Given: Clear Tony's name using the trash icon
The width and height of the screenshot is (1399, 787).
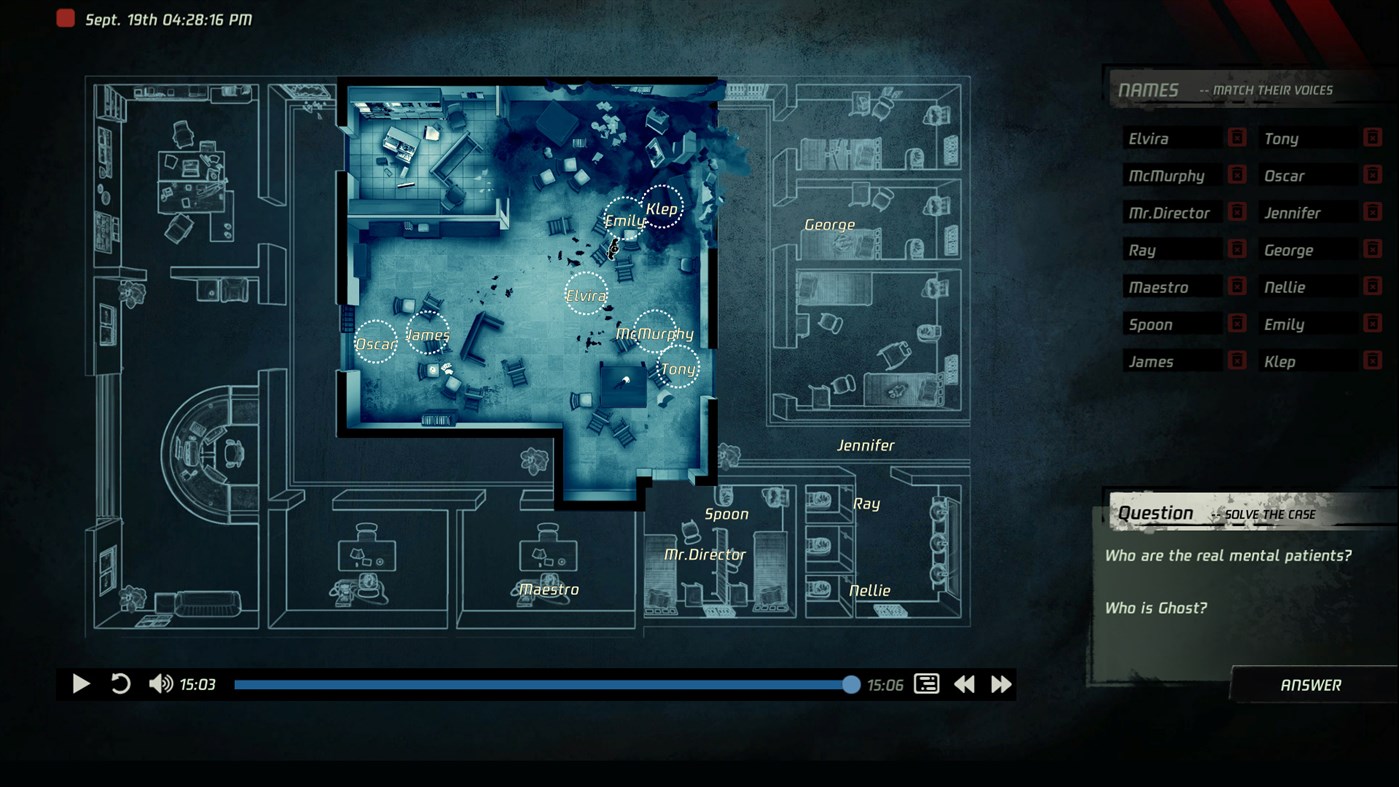Looking at the screenshot, I should (x=1373, y=137).
